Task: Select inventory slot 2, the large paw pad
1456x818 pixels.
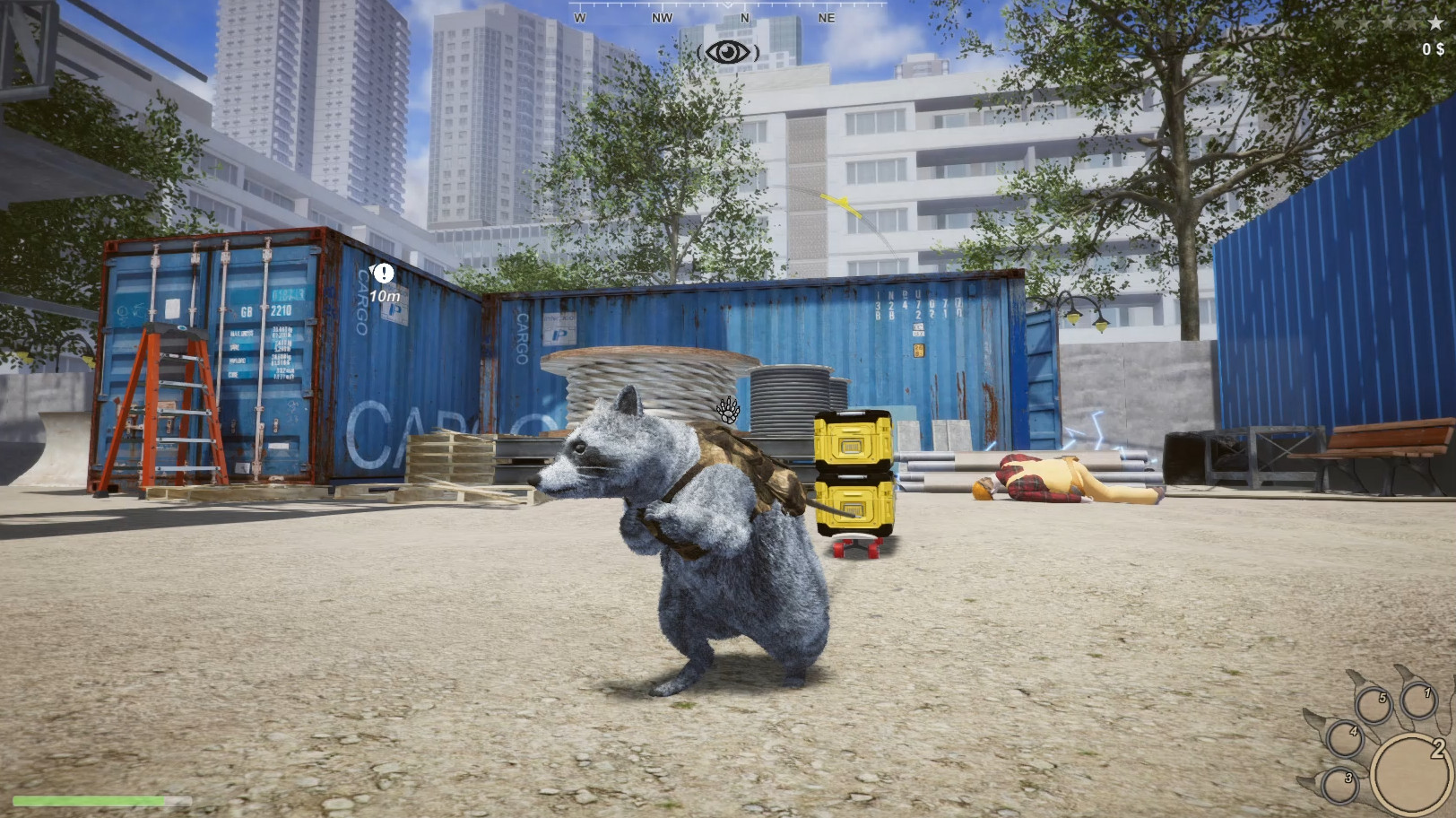Action: (1411, 775)
